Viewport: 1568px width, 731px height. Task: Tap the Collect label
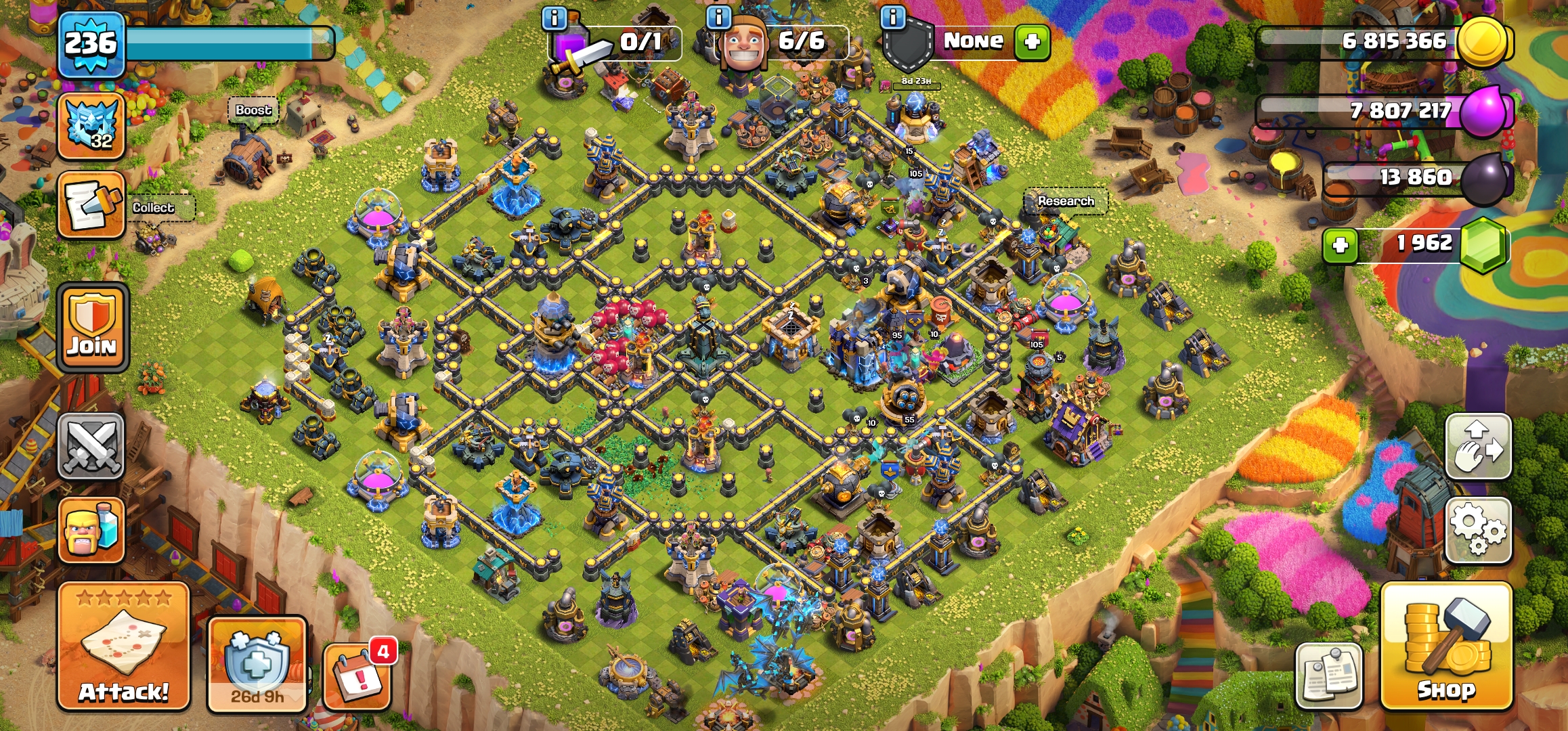(x=153, y=208)
